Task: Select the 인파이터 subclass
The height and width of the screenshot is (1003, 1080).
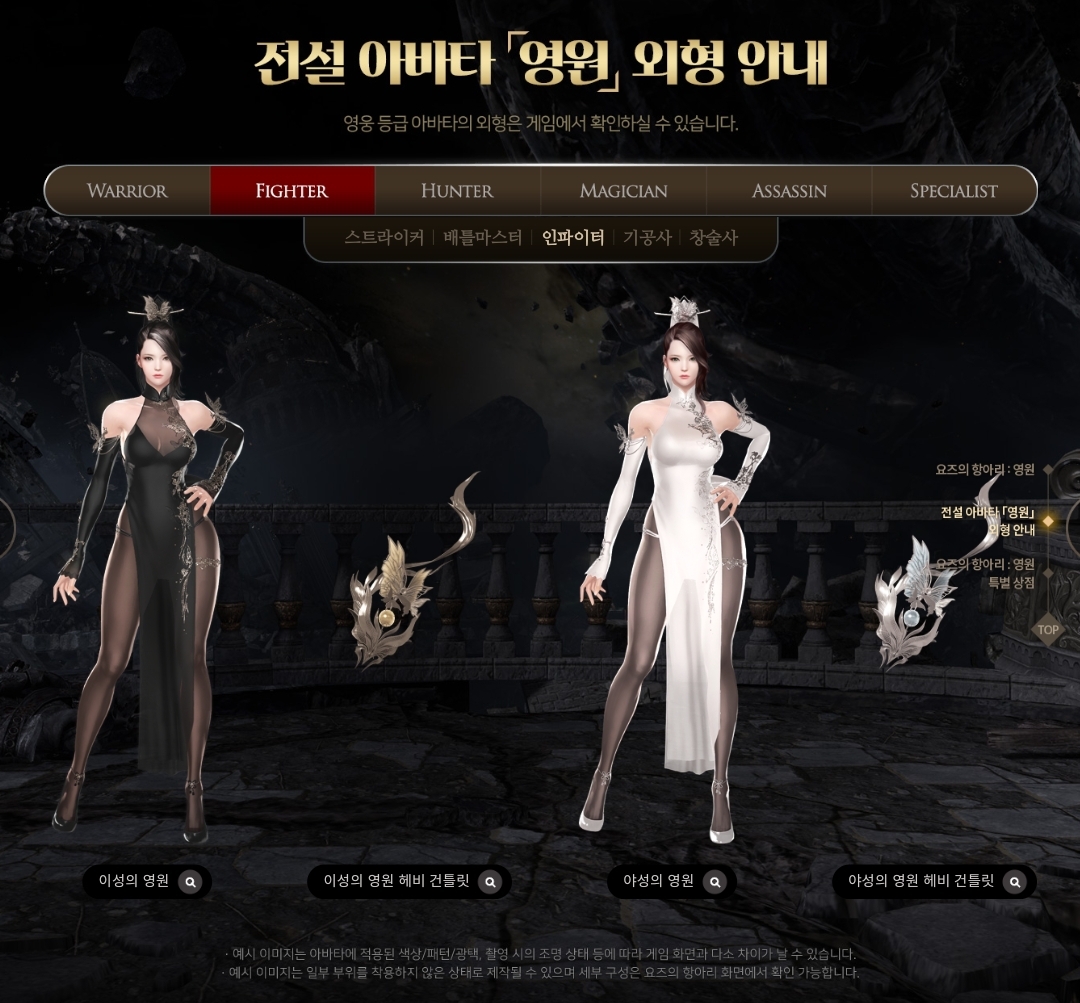Action: [x=573, y=238]
